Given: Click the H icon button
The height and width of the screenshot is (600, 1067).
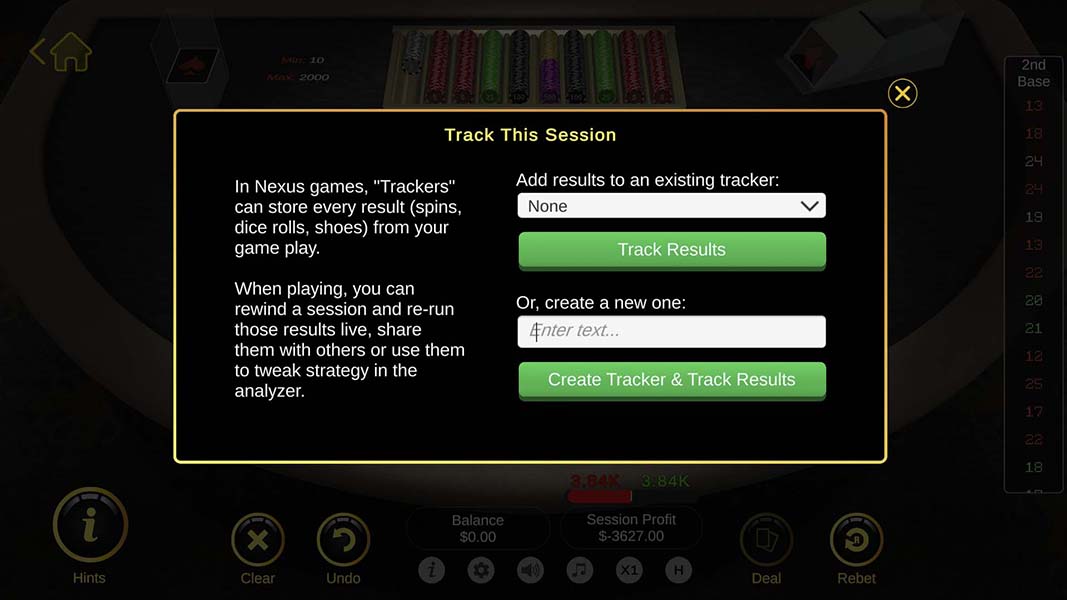Looking at the screenshot, I should (678, 571).
